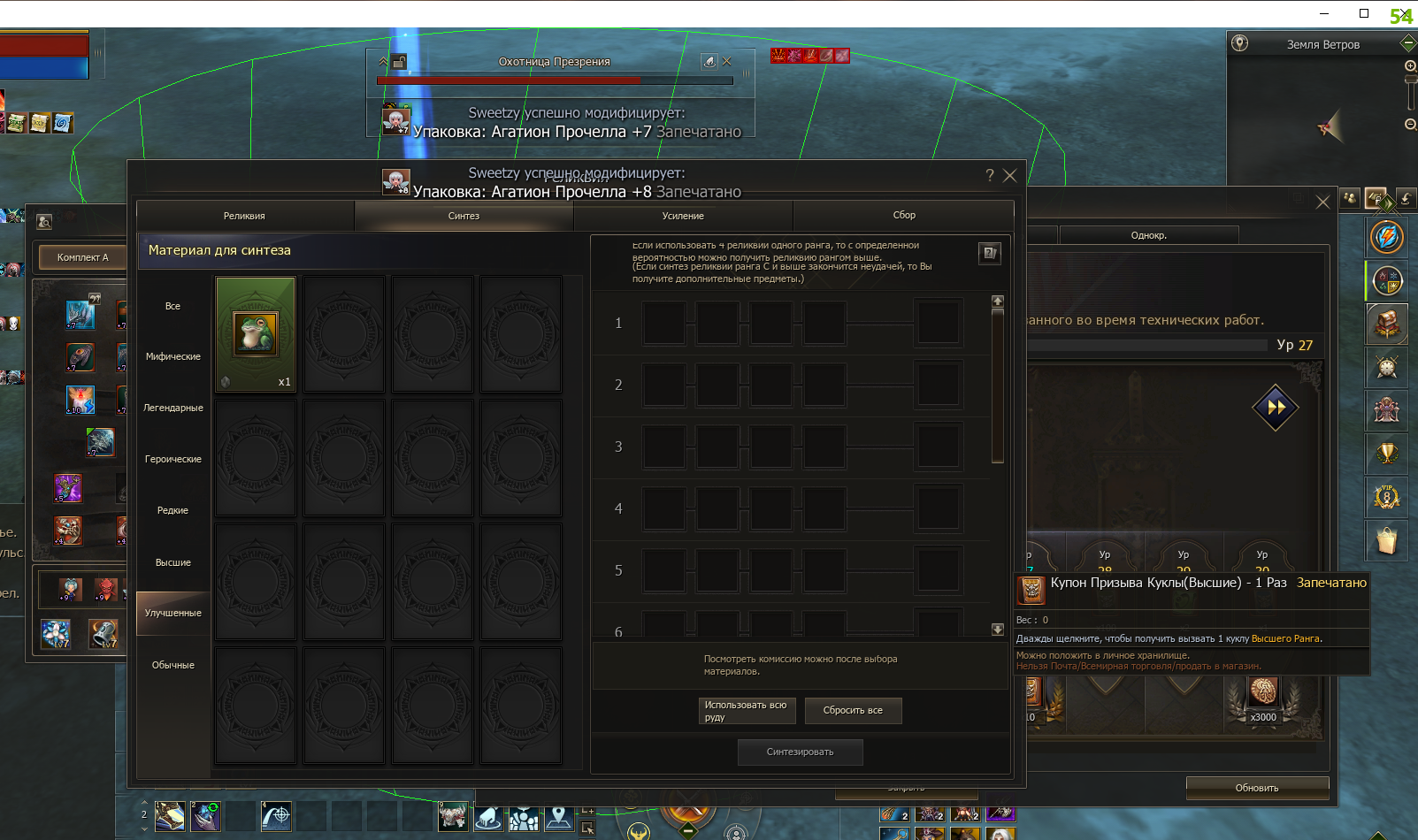Select the frog relic material slot

(256, 333)
